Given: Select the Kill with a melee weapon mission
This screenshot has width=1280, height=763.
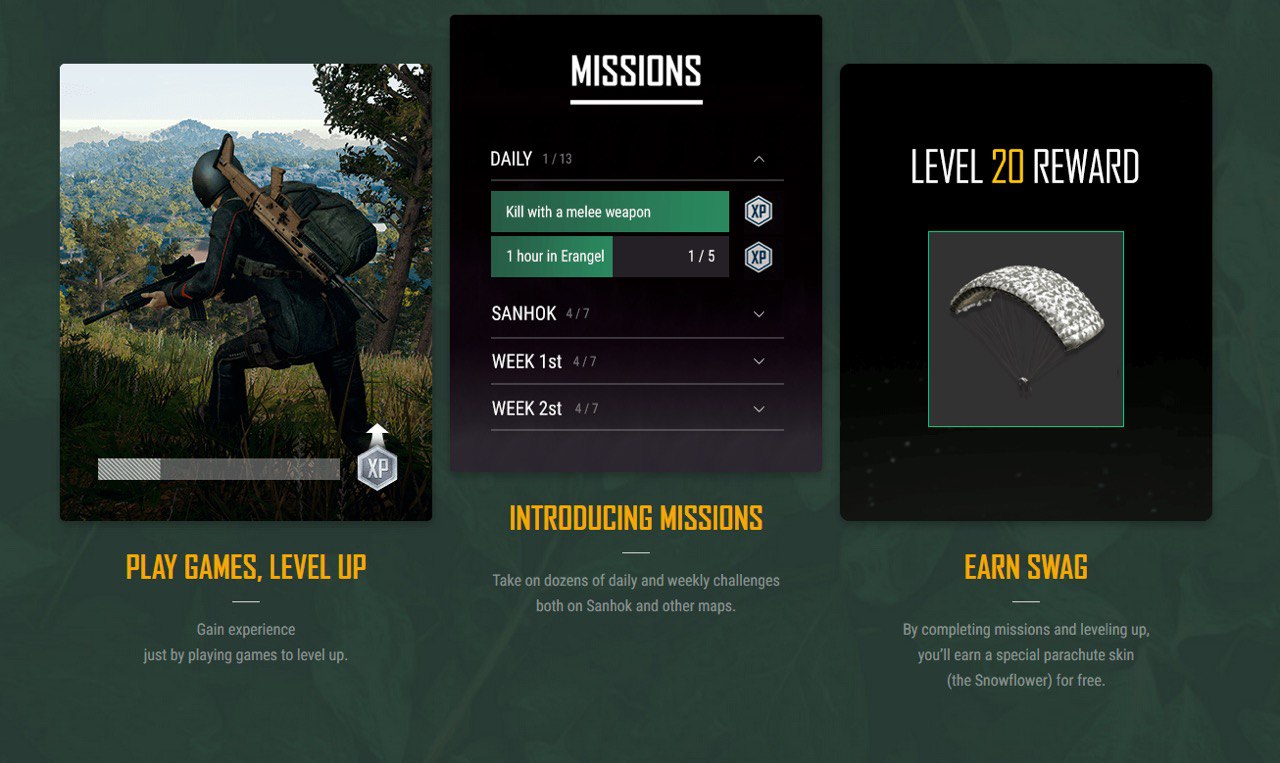Looking at the screenshot, I should [x=609, y=212].
